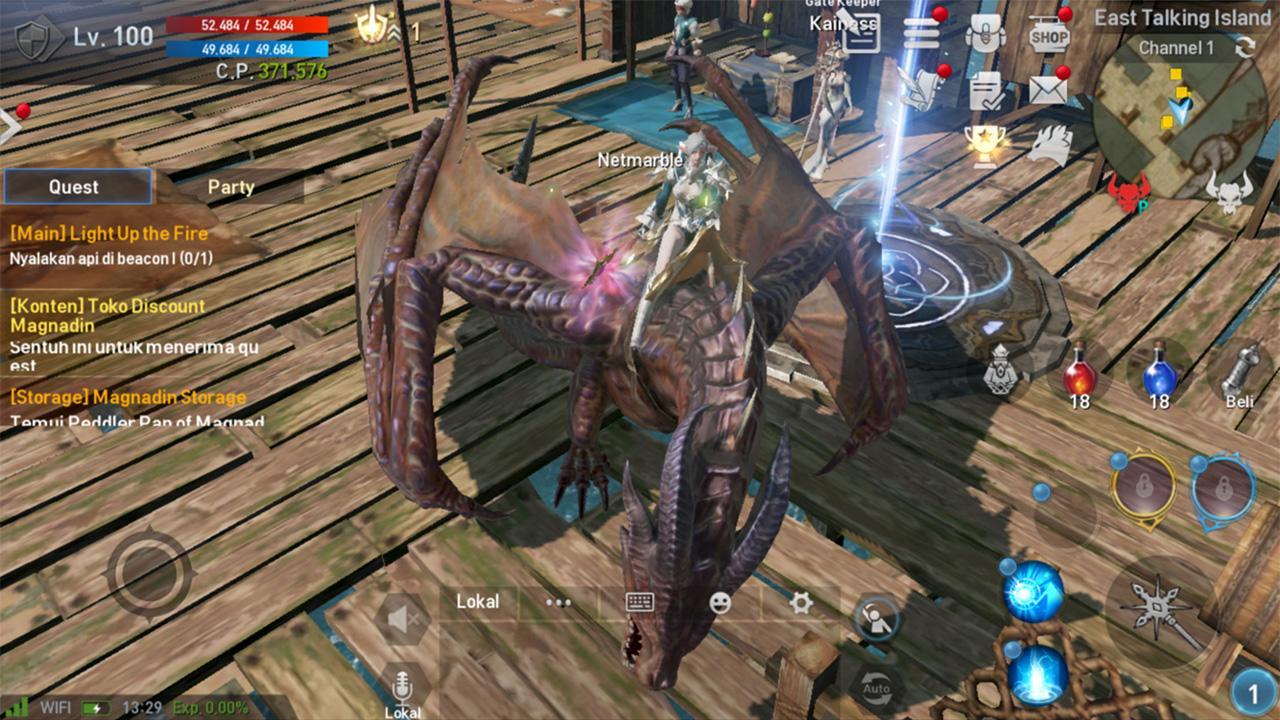Screen dimensions: 1280x720
Task: Open the quest scroll icon
Action: click(922, 88)
